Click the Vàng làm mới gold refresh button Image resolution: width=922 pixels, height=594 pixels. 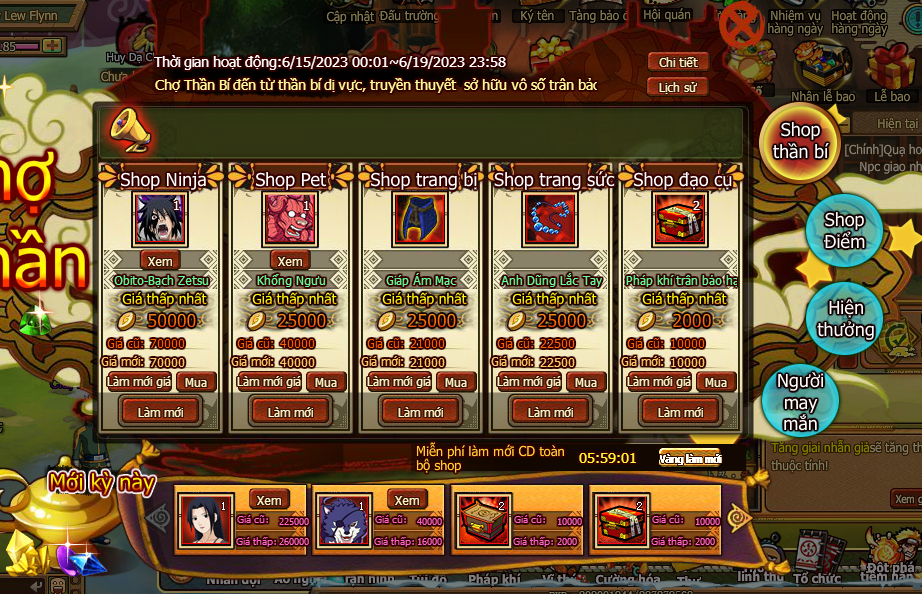click(690, 459)
